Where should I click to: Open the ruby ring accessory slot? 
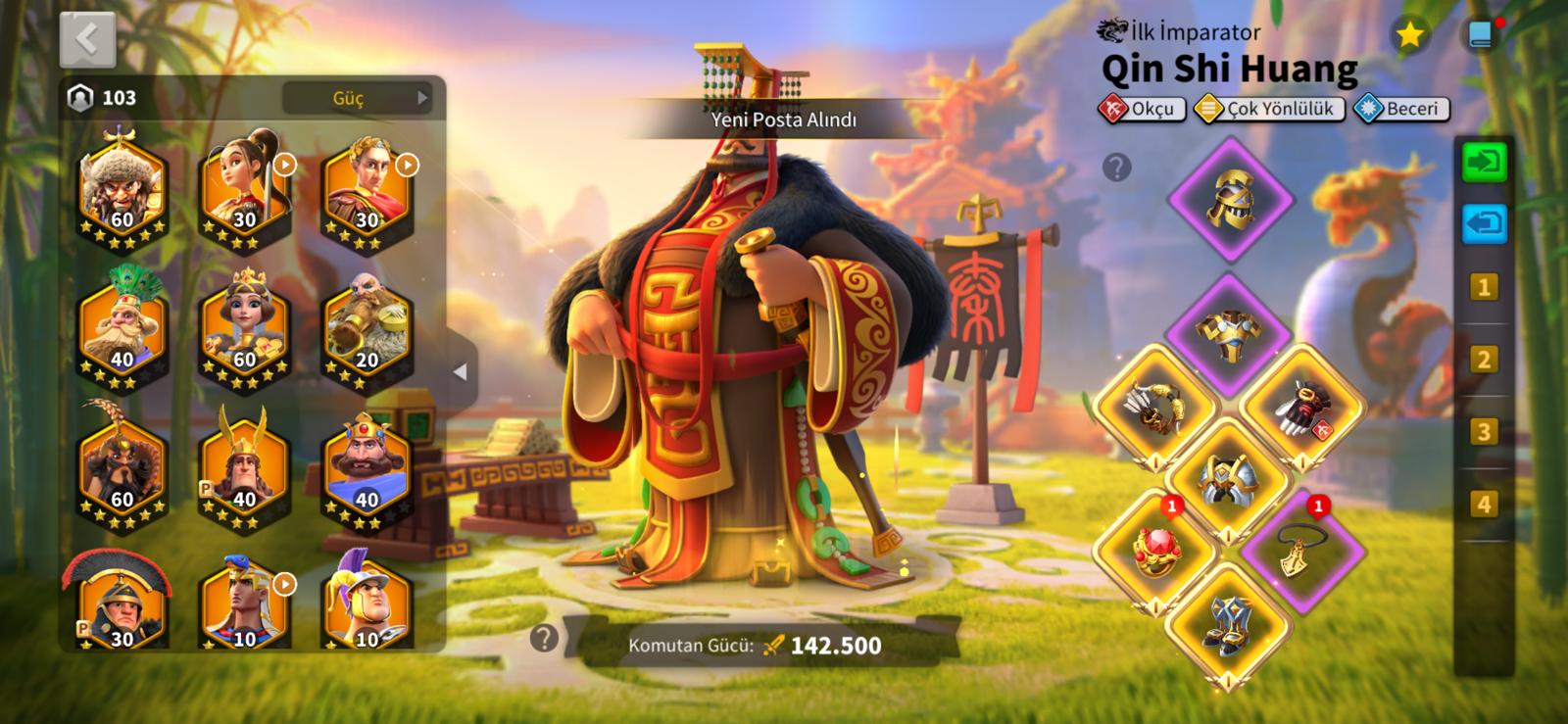click(x=1156, y=549)
